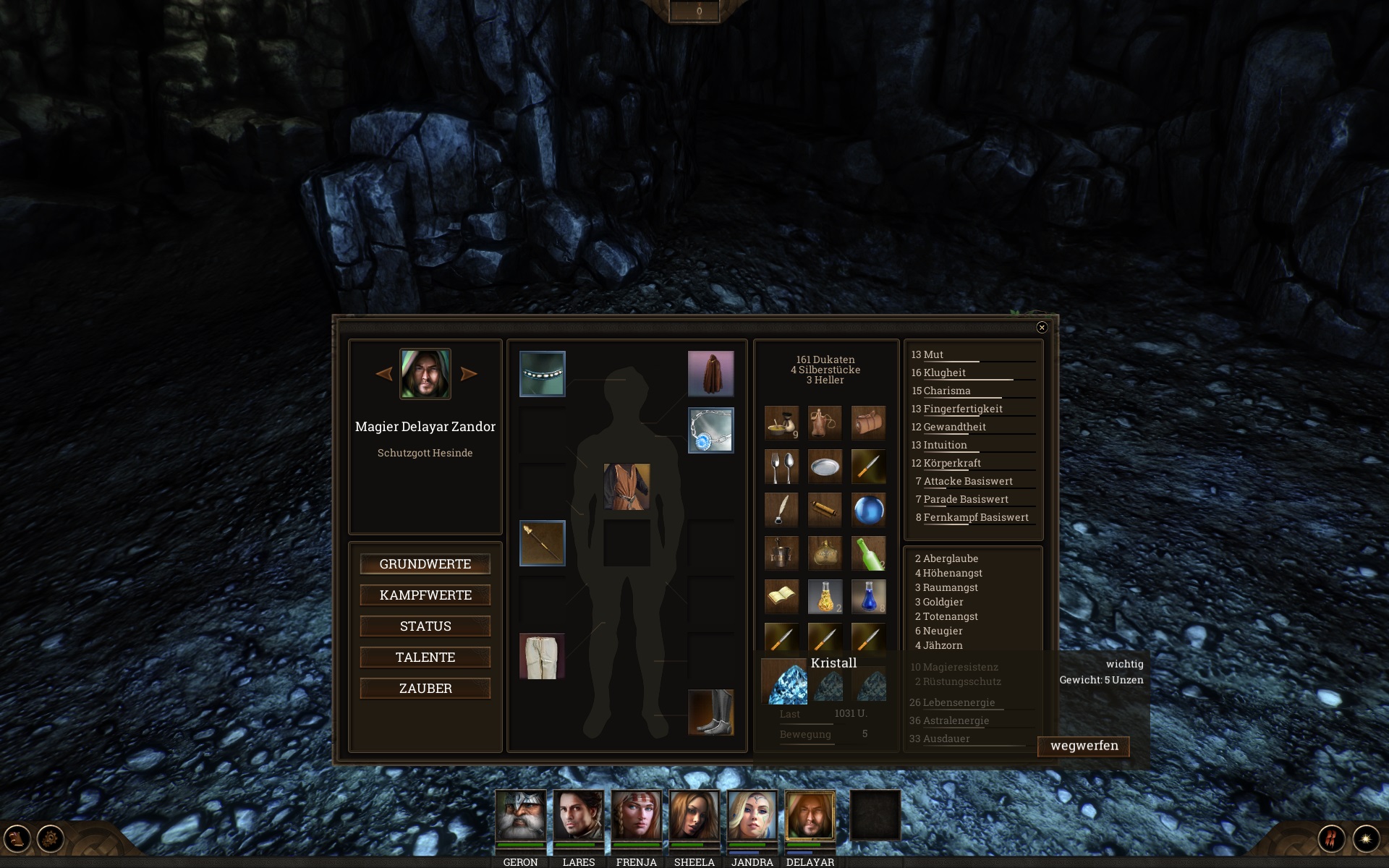Pick the blue crystal ball item
Image resolution: width=1389 pixels, height=868 pixels.
868,510
